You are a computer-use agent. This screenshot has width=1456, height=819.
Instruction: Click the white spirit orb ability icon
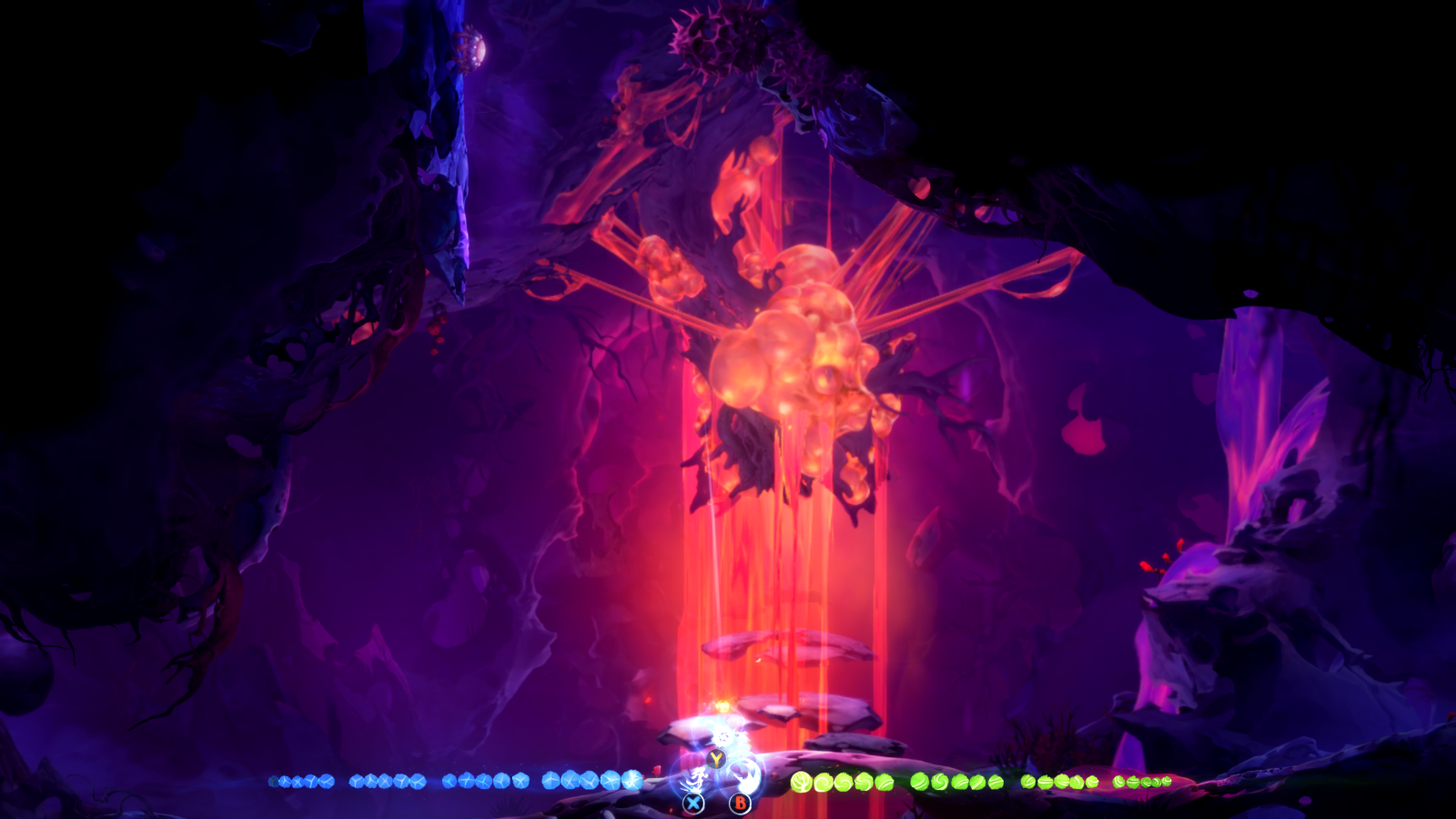(x=744, y=773)
